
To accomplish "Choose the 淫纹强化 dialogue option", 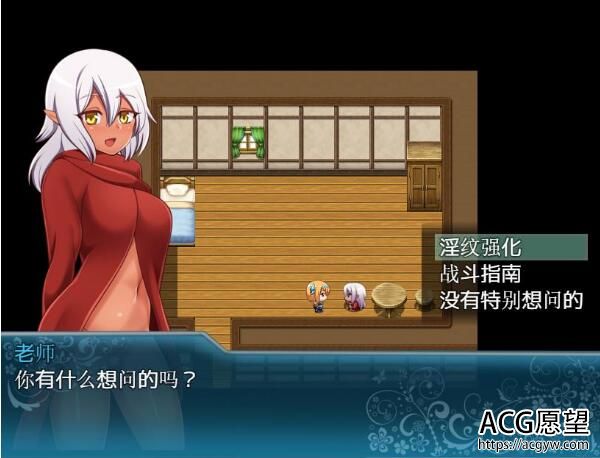I will 482,246.
